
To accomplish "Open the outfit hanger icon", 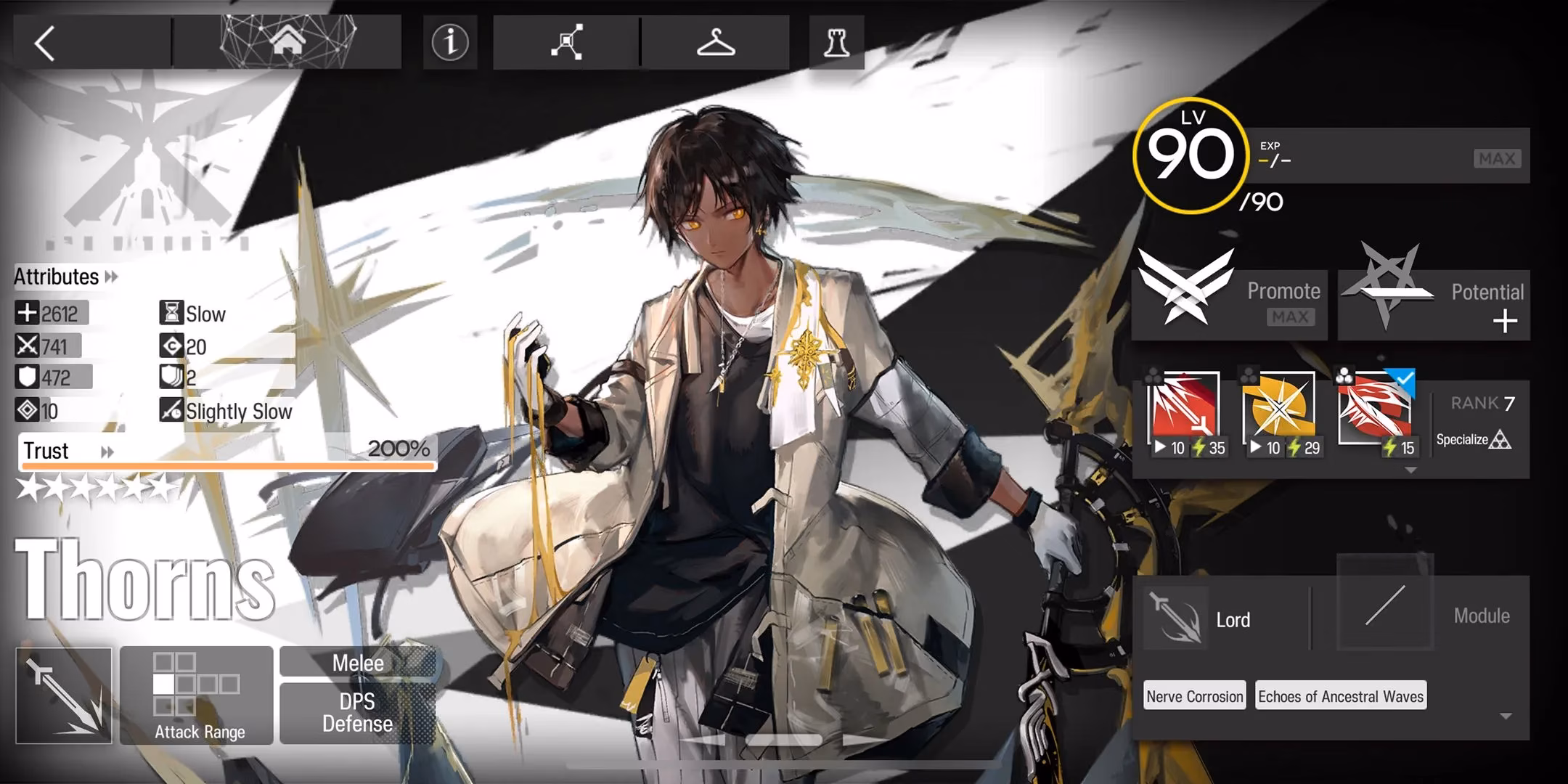I will point(715,43).
